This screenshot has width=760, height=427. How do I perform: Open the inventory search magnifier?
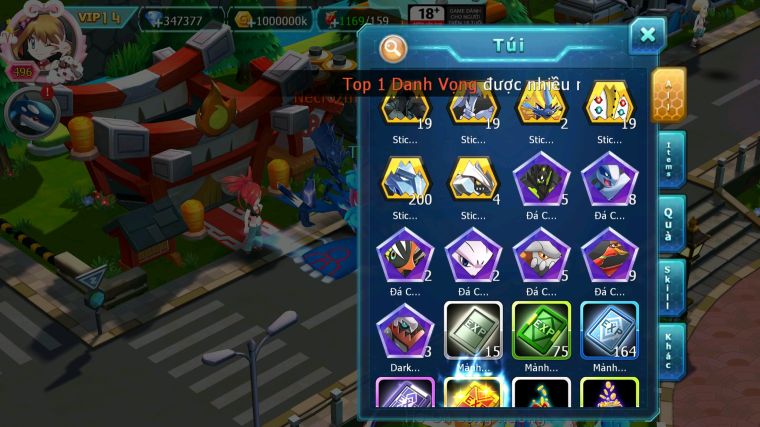tap(394, 47)
